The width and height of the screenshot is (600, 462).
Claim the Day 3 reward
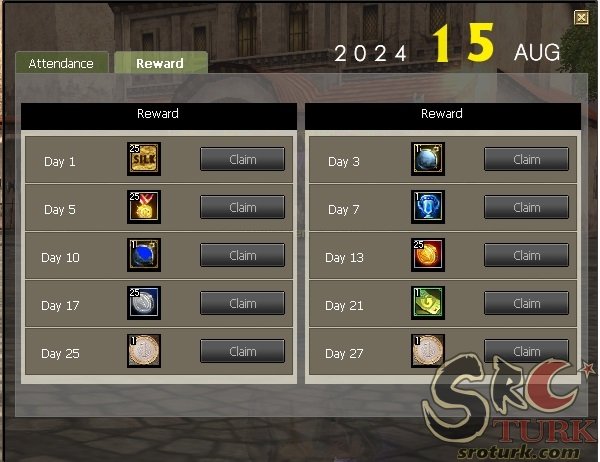pyautogui.click(x=526, y=160)
